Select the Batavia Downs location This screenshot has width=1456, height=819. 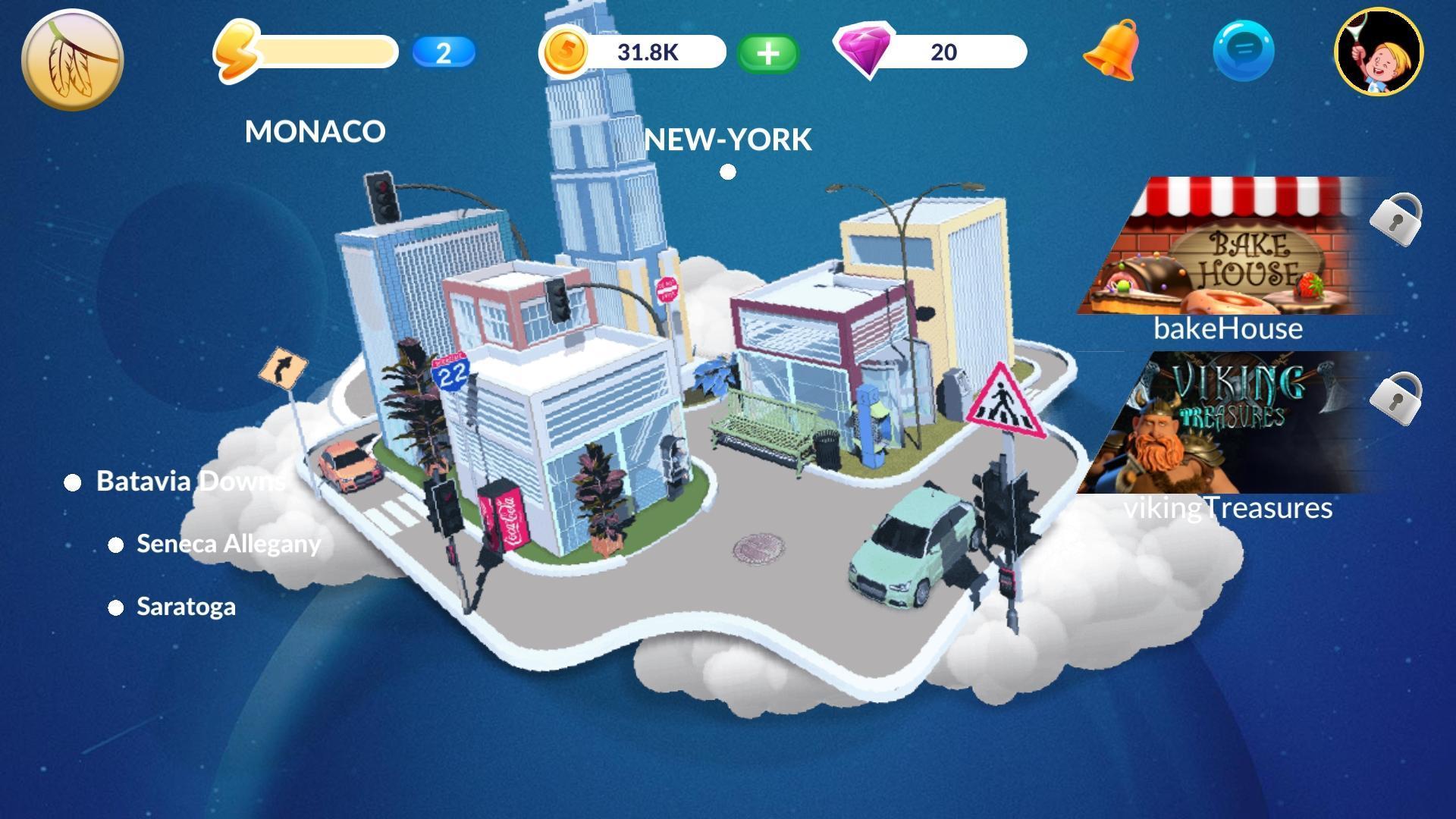pos(190,482)
